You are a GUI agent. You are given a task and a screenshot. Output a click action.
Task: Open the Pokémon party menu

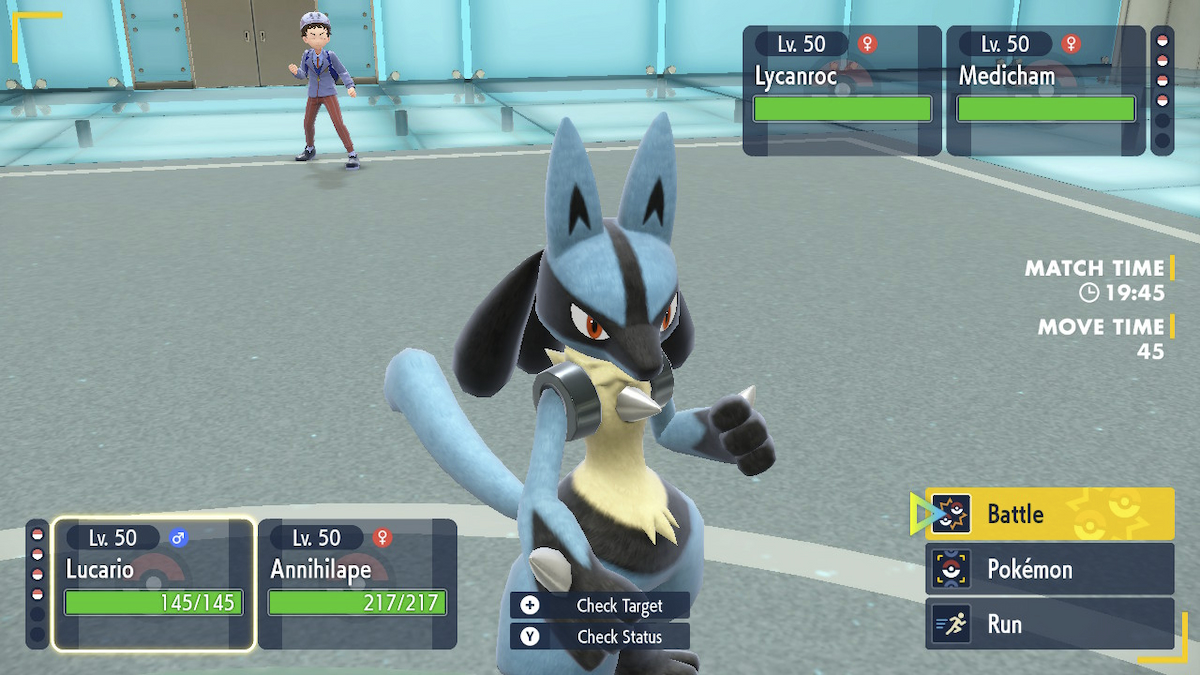pyautogui.click(x=1048, y=569)
